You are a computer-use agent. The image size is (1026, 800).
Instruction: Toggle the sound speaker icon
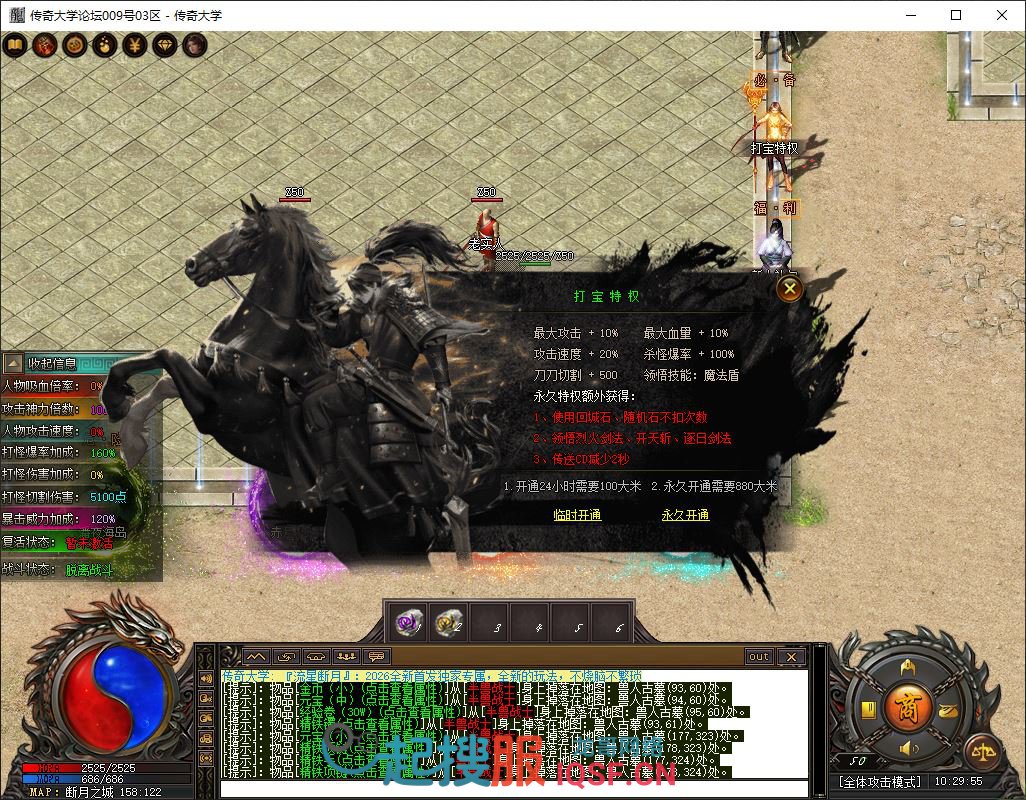(909, 749)
